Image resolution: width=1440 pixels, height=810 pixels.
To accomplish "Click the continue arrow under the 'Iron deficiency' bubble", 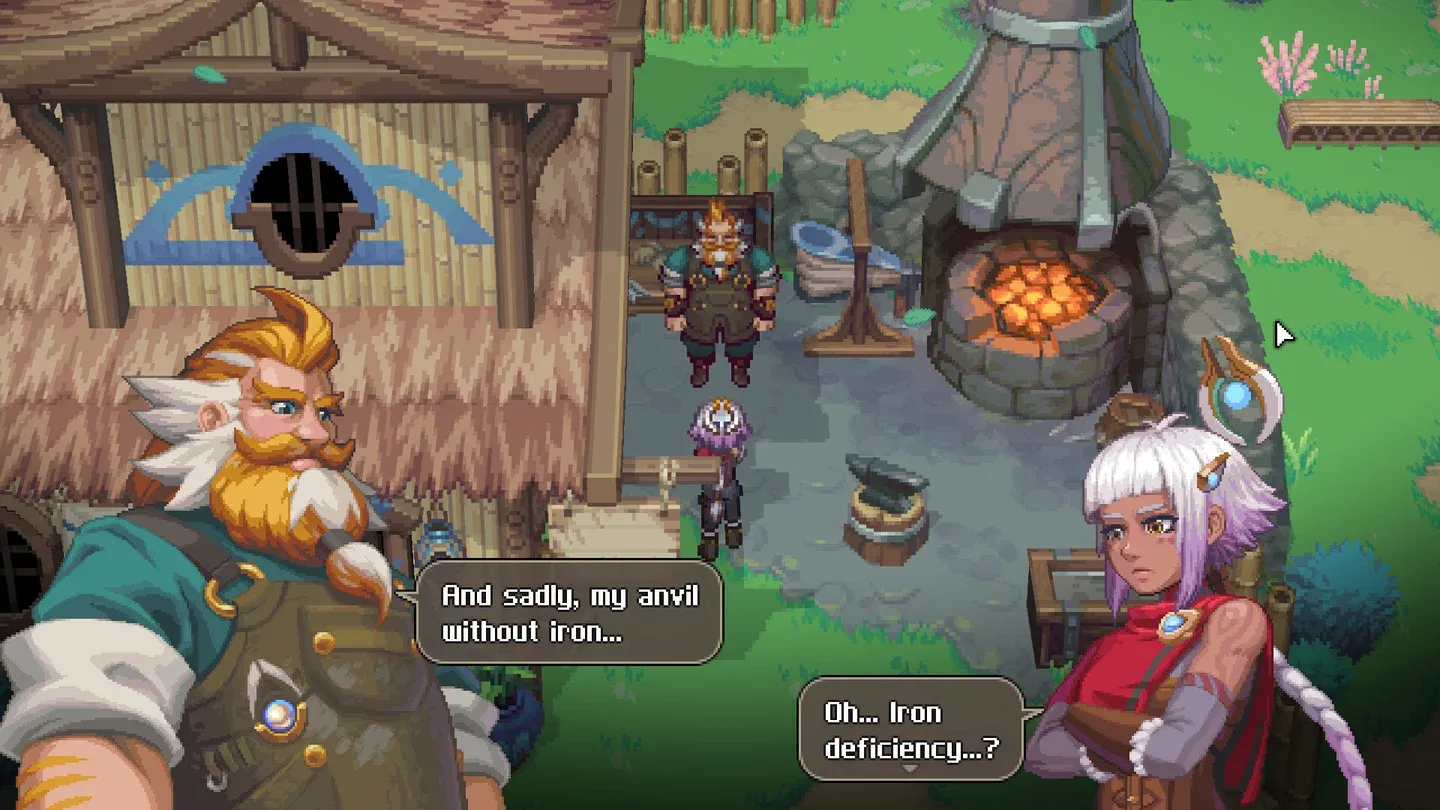I will 909,769.
